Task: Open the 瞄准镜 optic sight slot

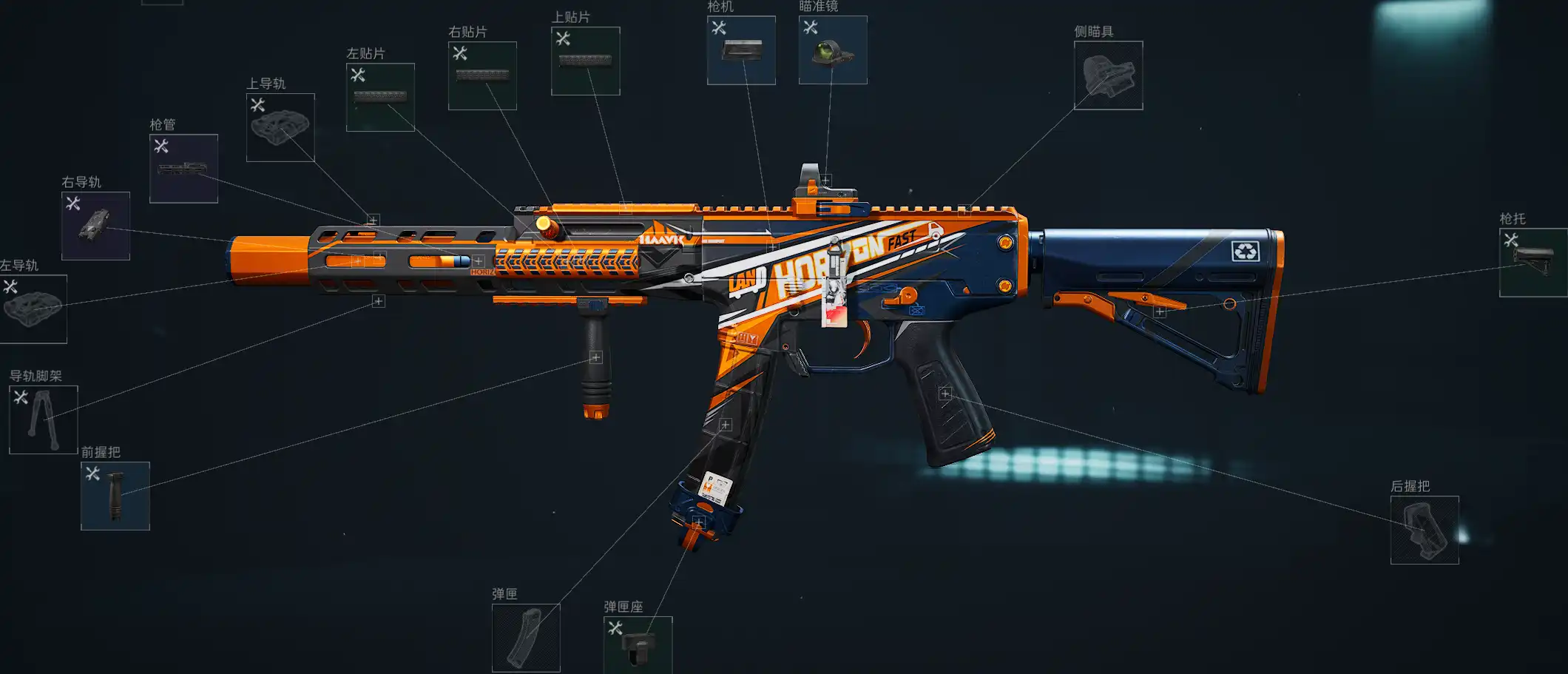Action: pyautogui.click(x=833, y=50)
